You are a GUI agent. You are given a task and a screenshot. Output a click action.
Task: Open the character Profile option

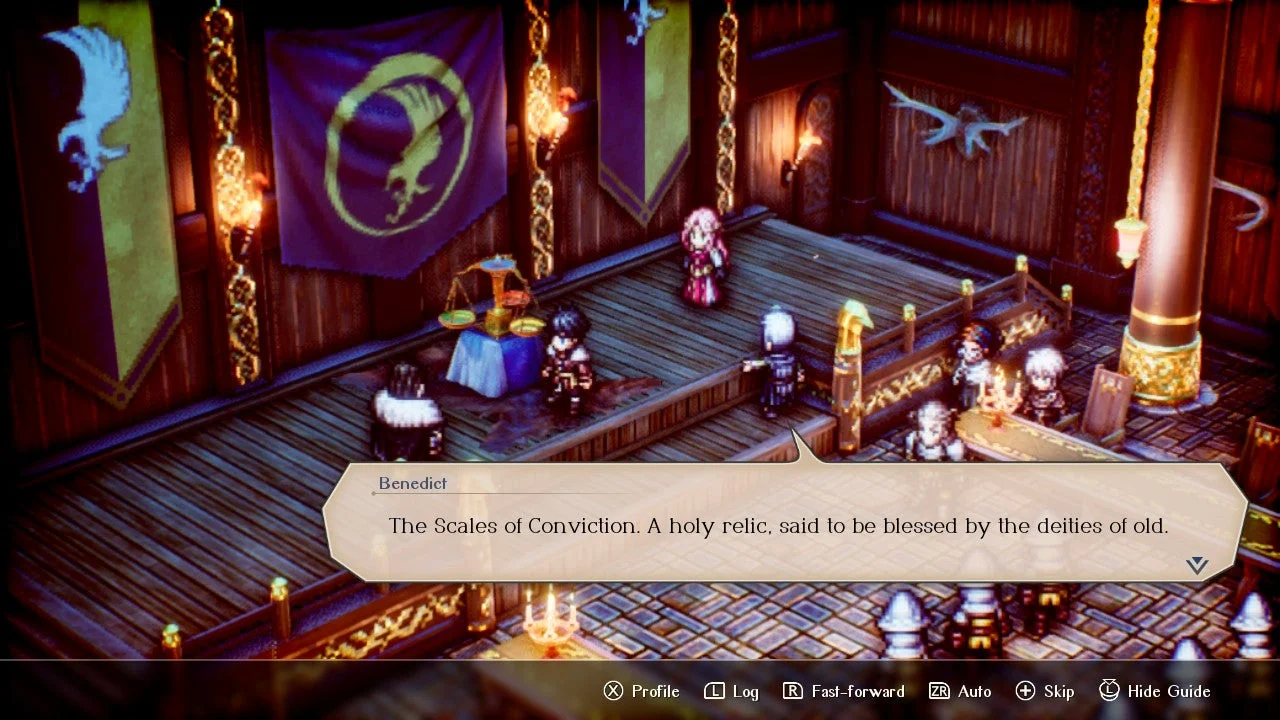pyautogui.click(x=641, y=691)
